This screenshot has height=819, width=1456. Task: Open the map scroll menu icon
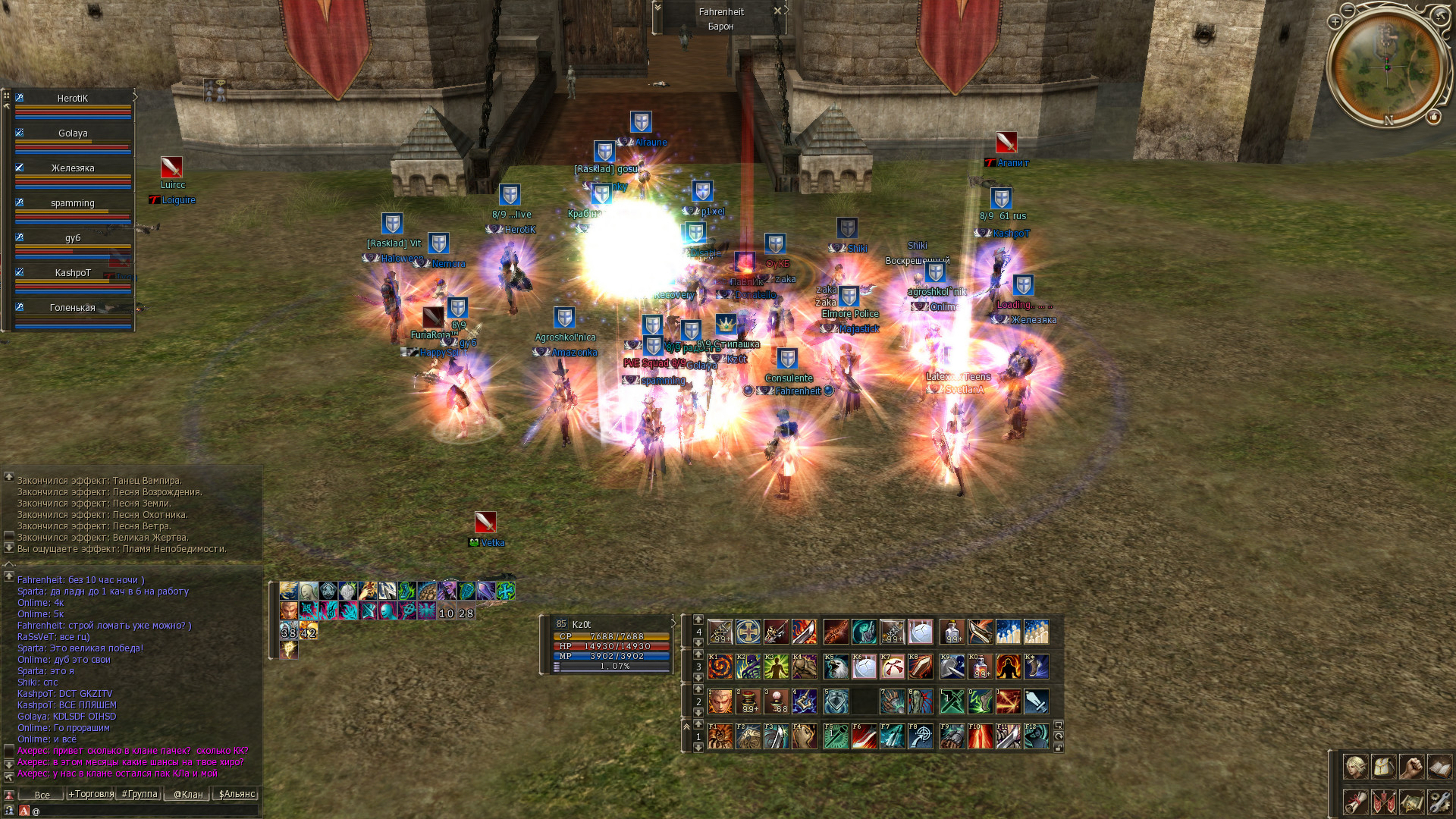[1411, 802]
